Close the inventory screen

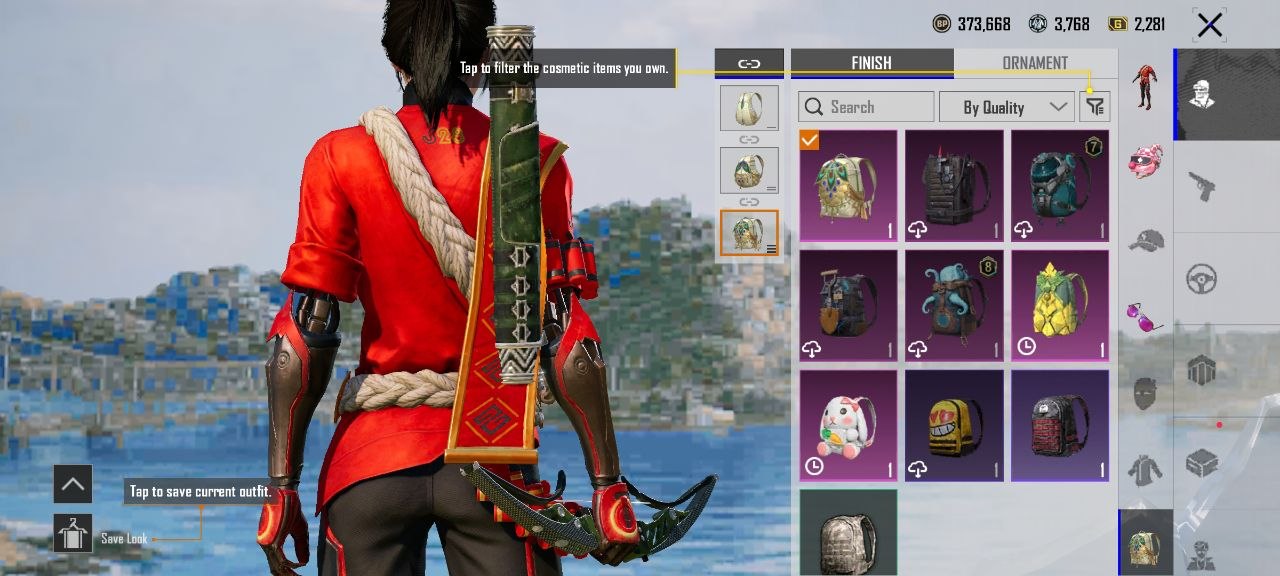1209,25
